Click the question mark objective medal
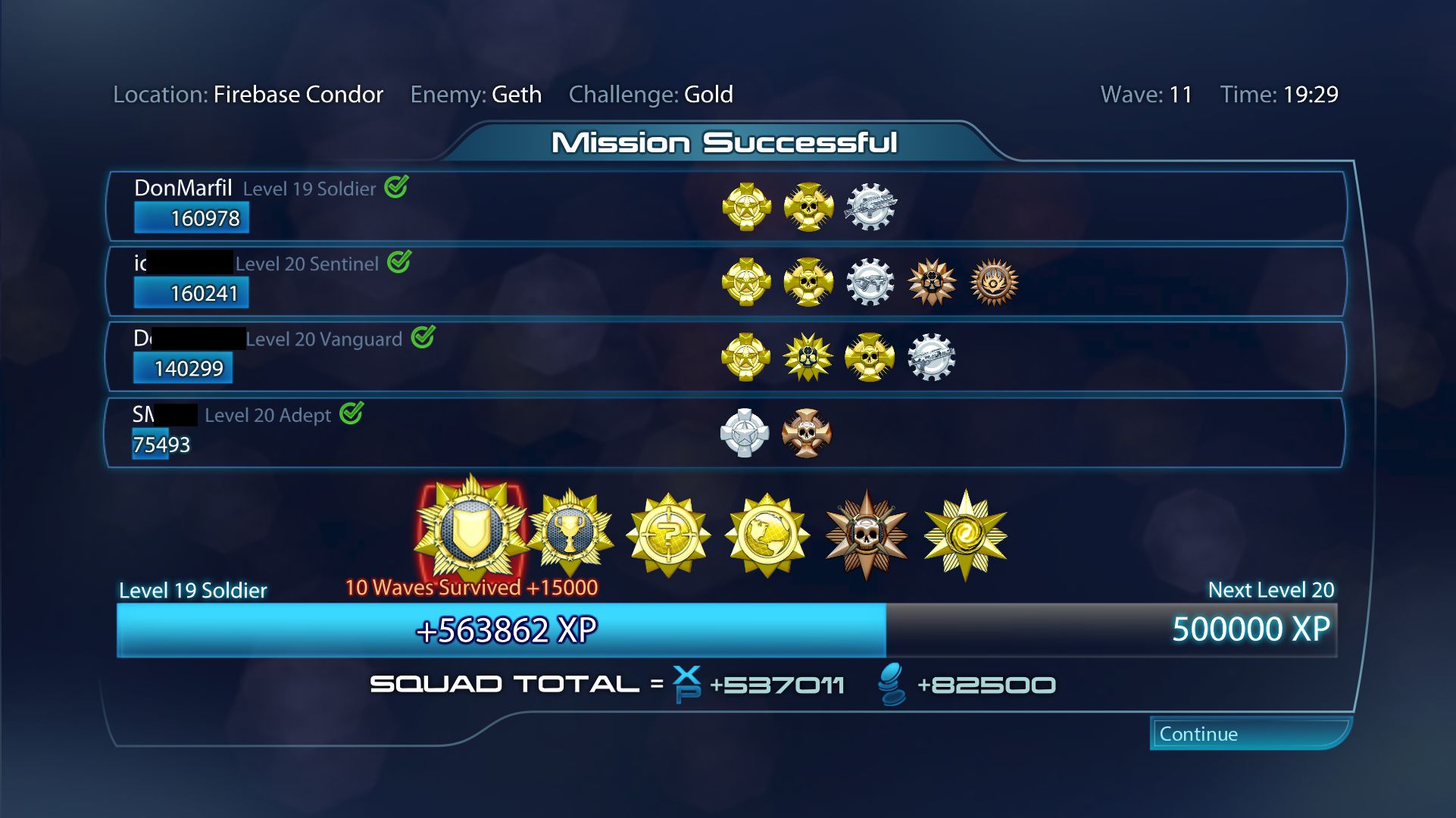The width and height of the screenshot is (1456, 818). pyautogui.click(x=669, y=534)
